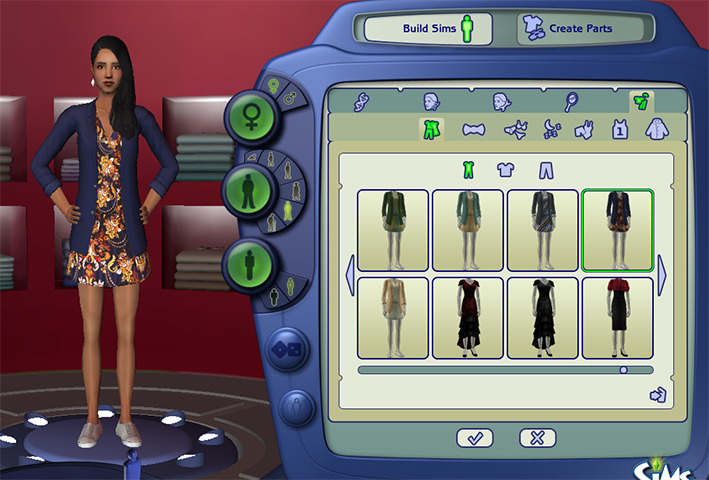
Task: Go to the previous page of outfits
Action: point(350,275)
